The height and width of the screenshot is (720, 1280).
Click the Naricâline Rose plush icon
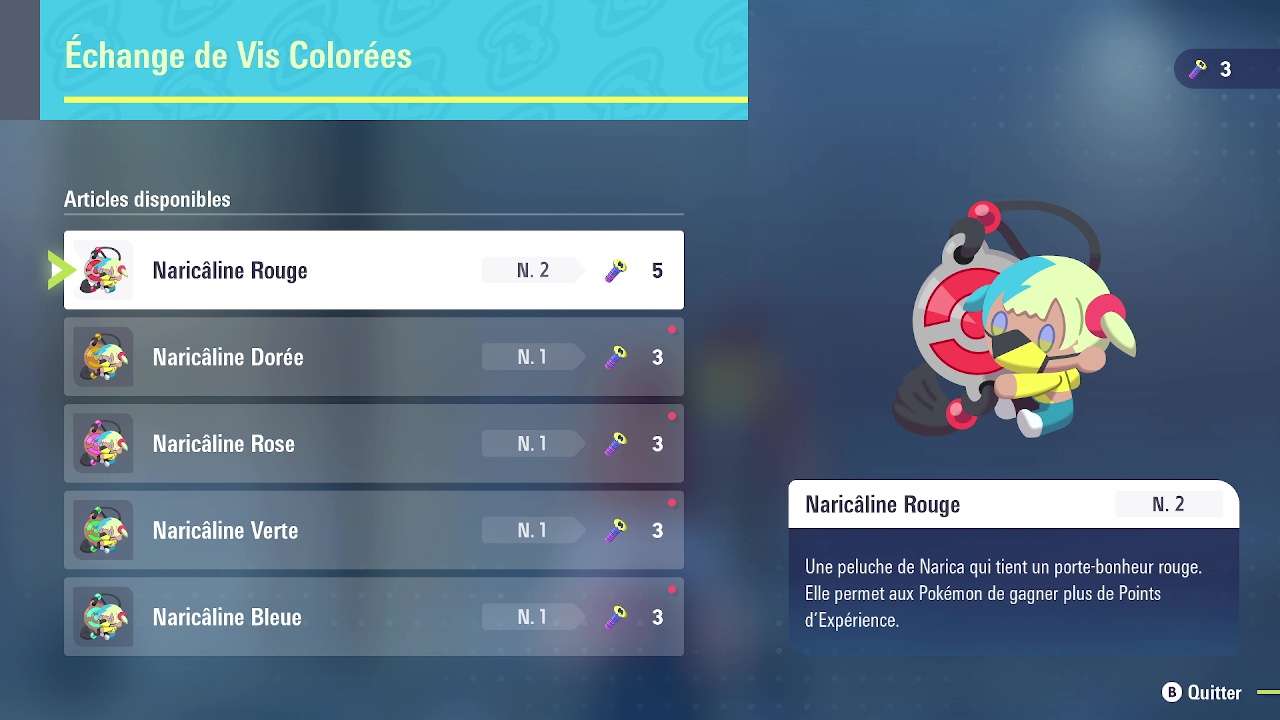[103, 443]
